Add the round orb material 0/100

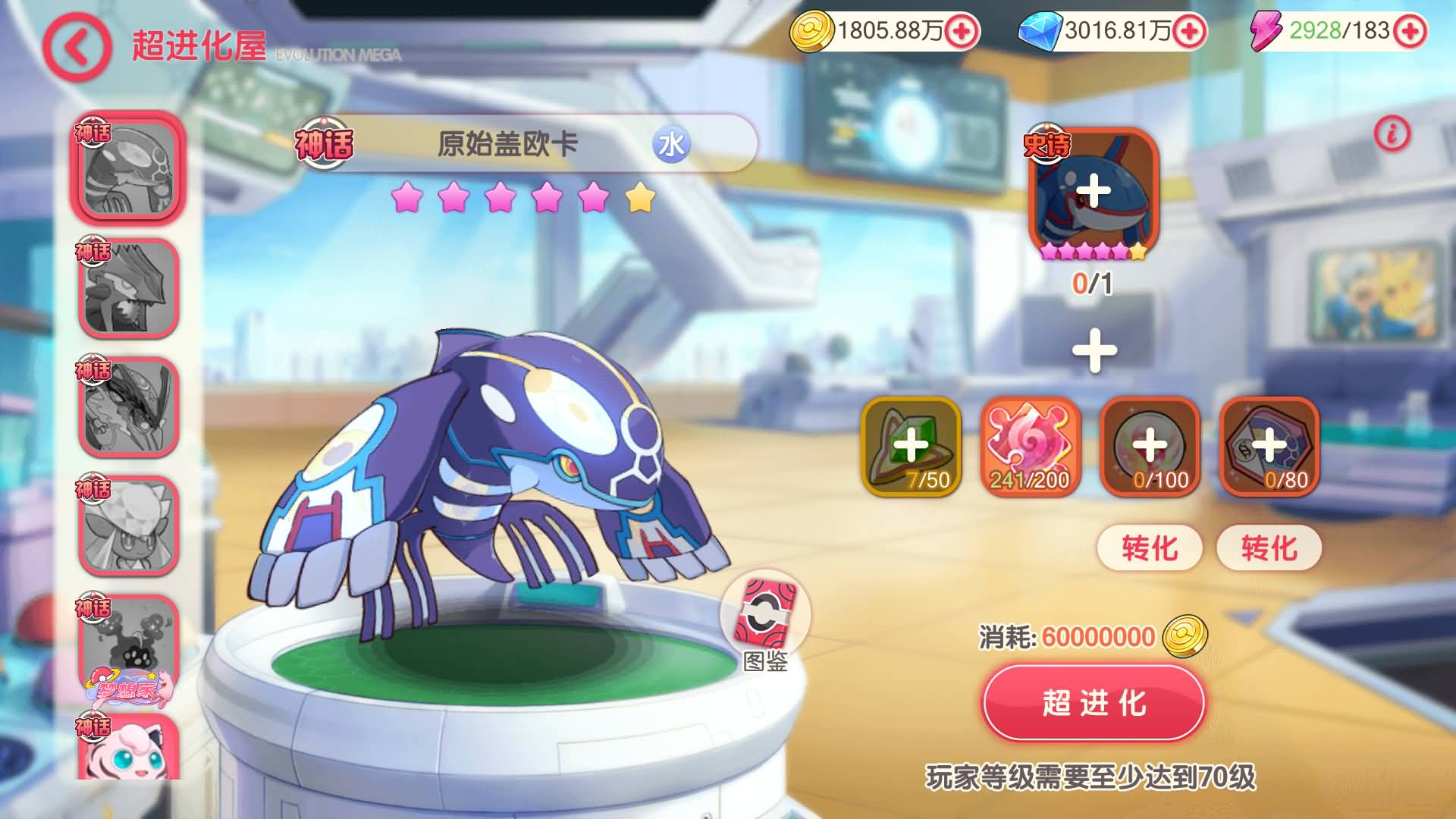click(x=1150, y=446)
